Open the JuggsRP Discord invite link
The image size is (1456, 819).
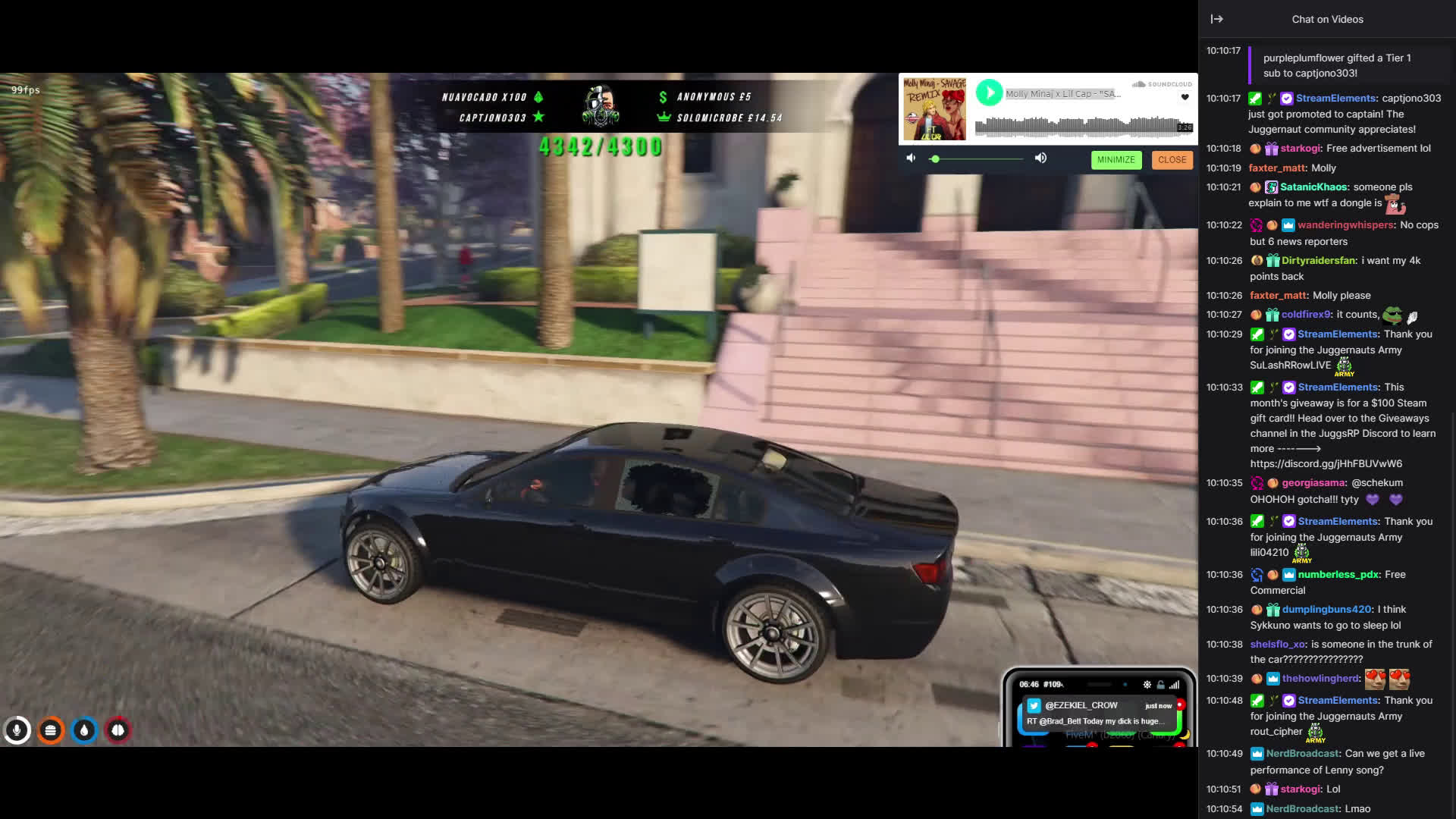[x=1326, y=463]
